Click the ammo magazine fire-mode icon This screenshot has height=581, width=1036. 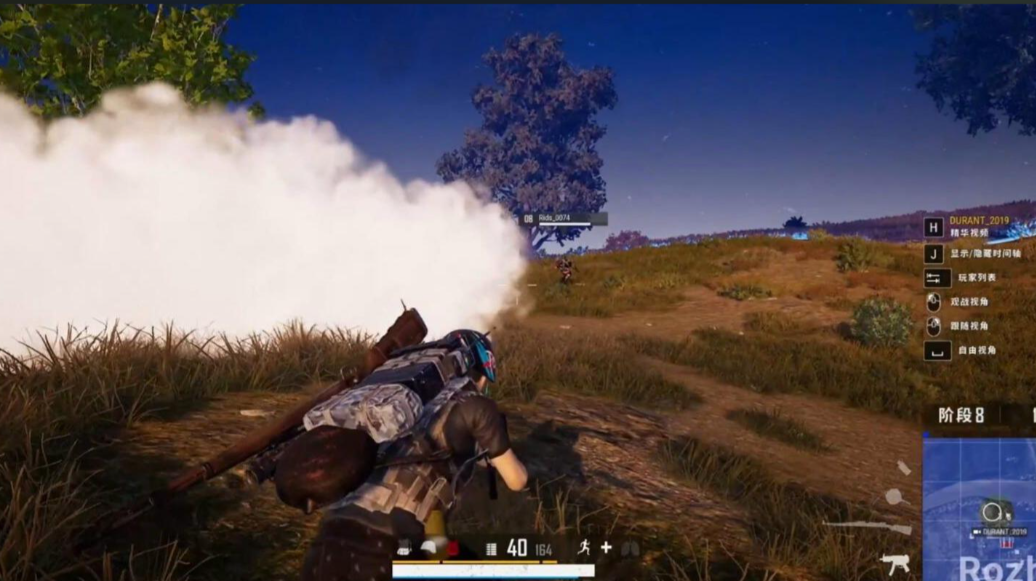click(491, 548)
